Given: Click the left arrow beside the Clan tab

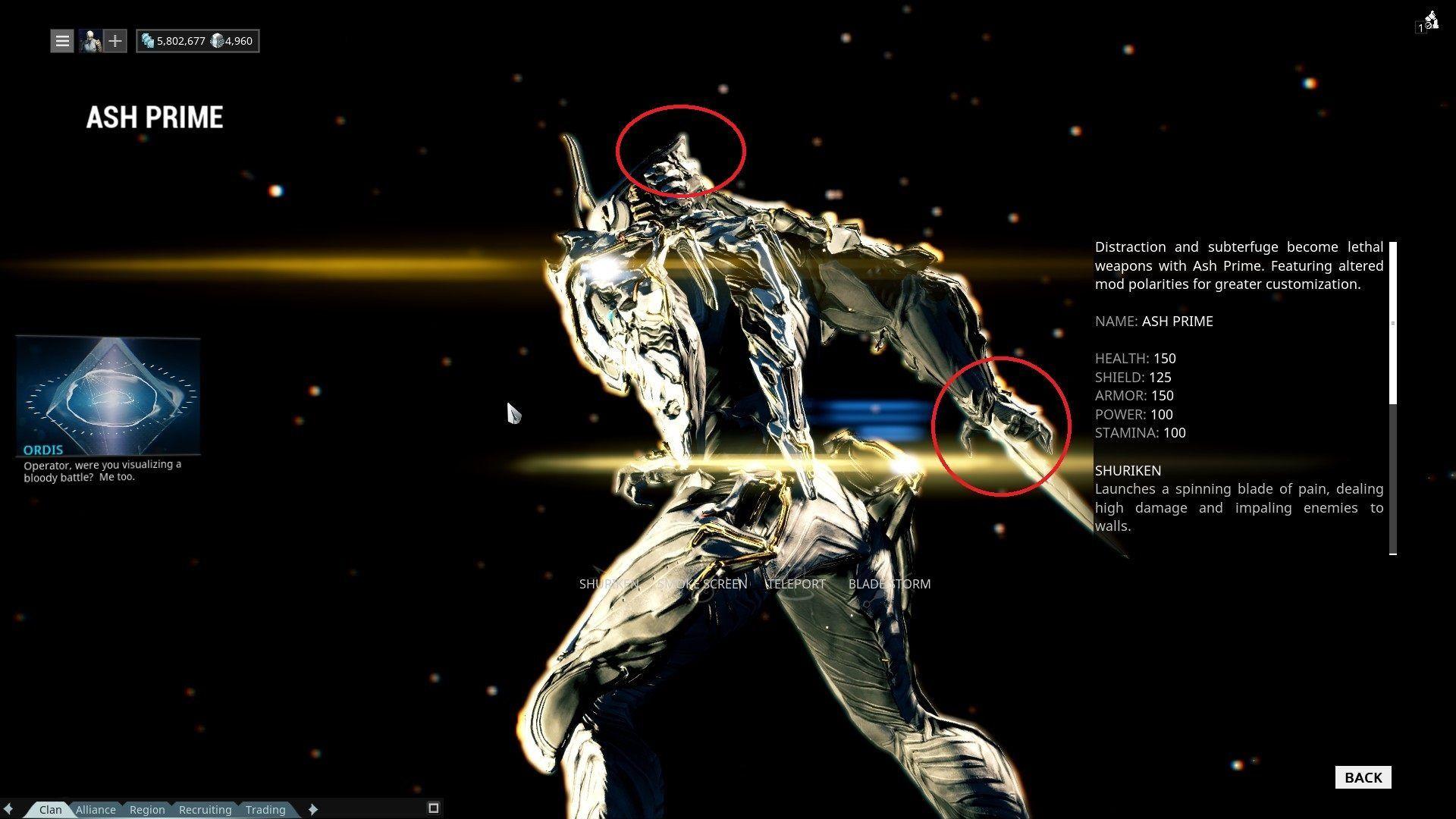Looking at the screenshot, I should point(9,809).
